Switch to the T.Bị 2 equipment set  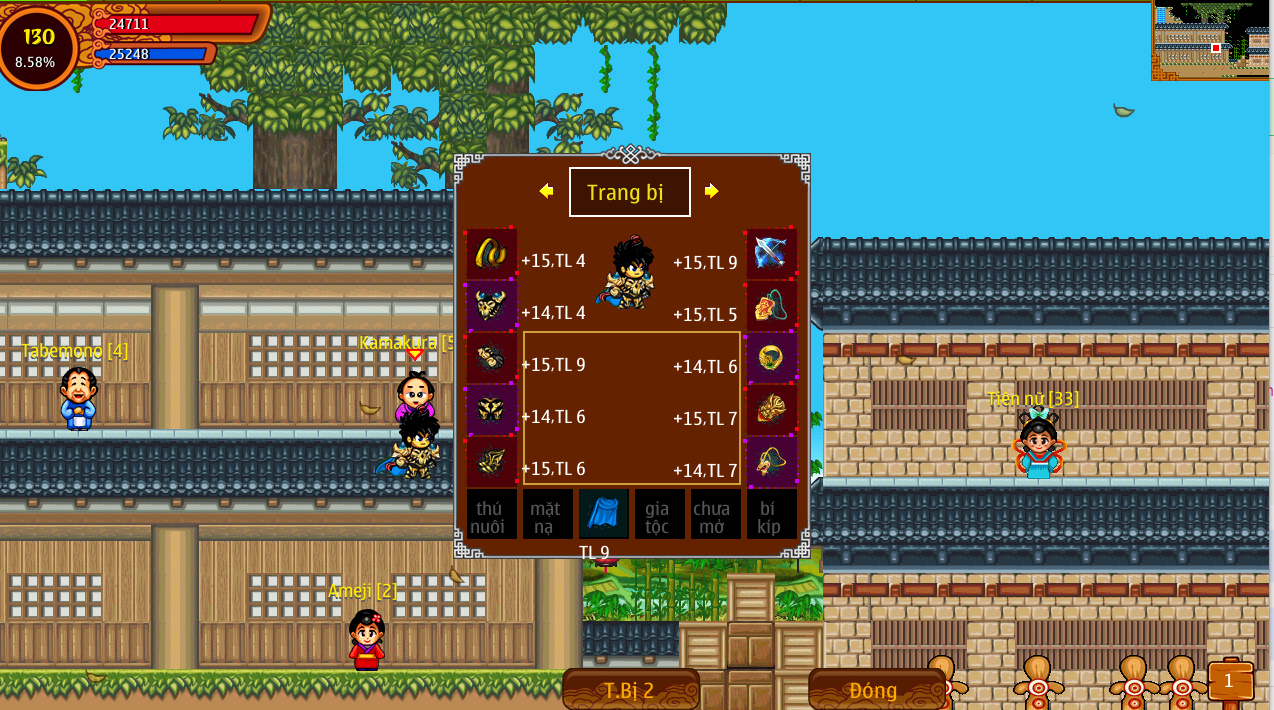click(630, 690)
